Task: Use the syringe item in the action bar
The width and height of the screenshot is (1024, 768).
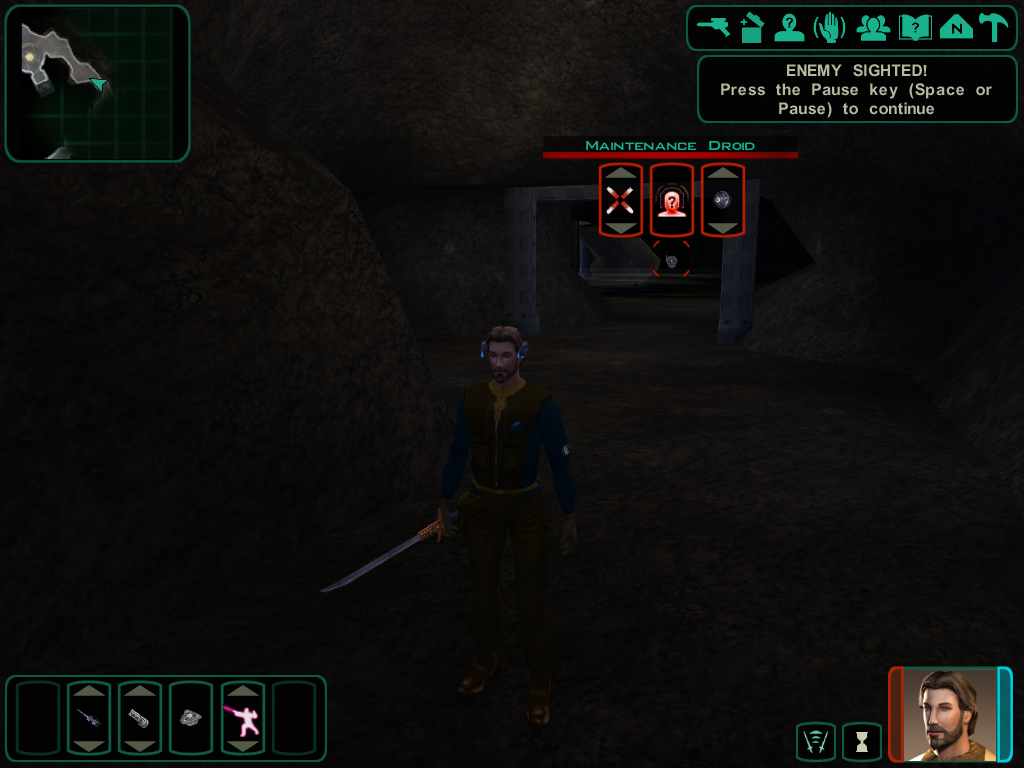Action: [88, 717]
